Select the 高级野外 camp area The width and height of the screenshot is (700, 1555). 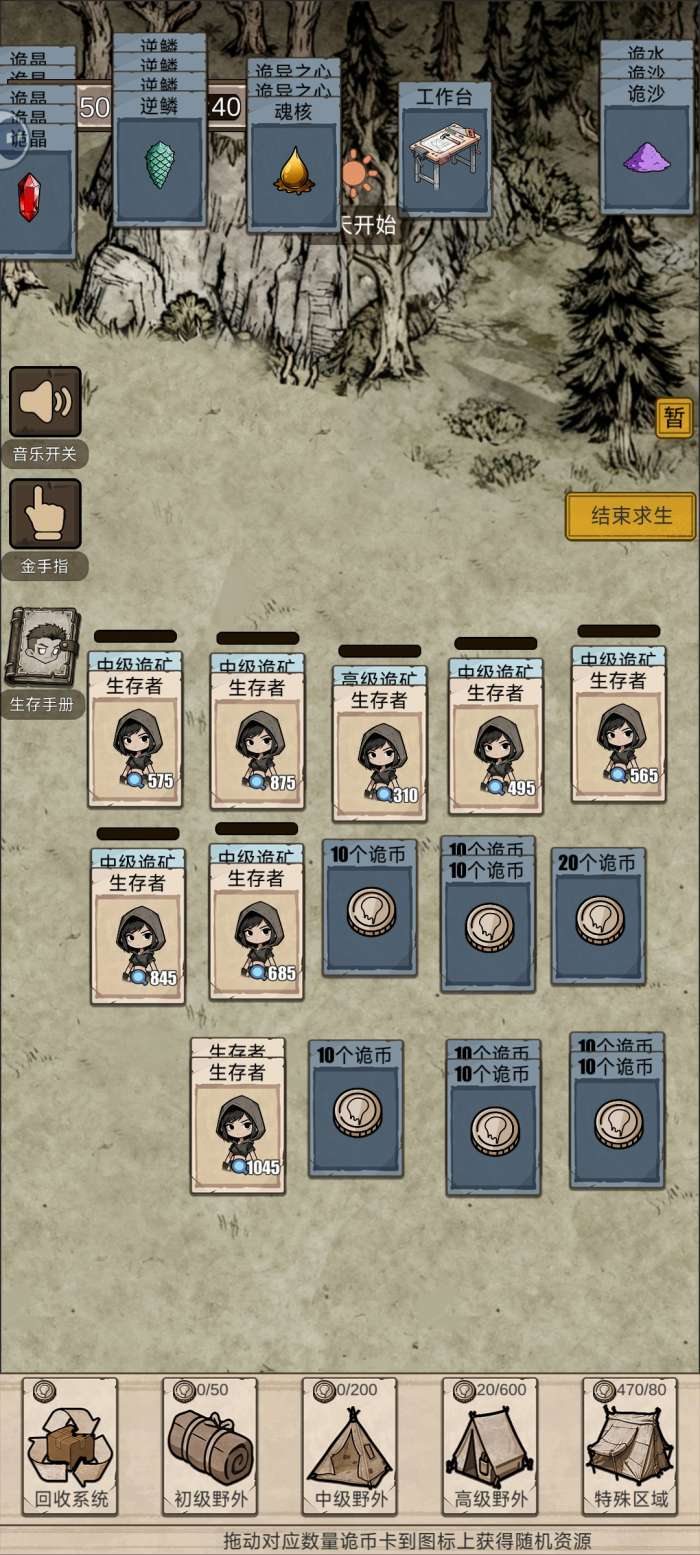(x=490, y=1447)
